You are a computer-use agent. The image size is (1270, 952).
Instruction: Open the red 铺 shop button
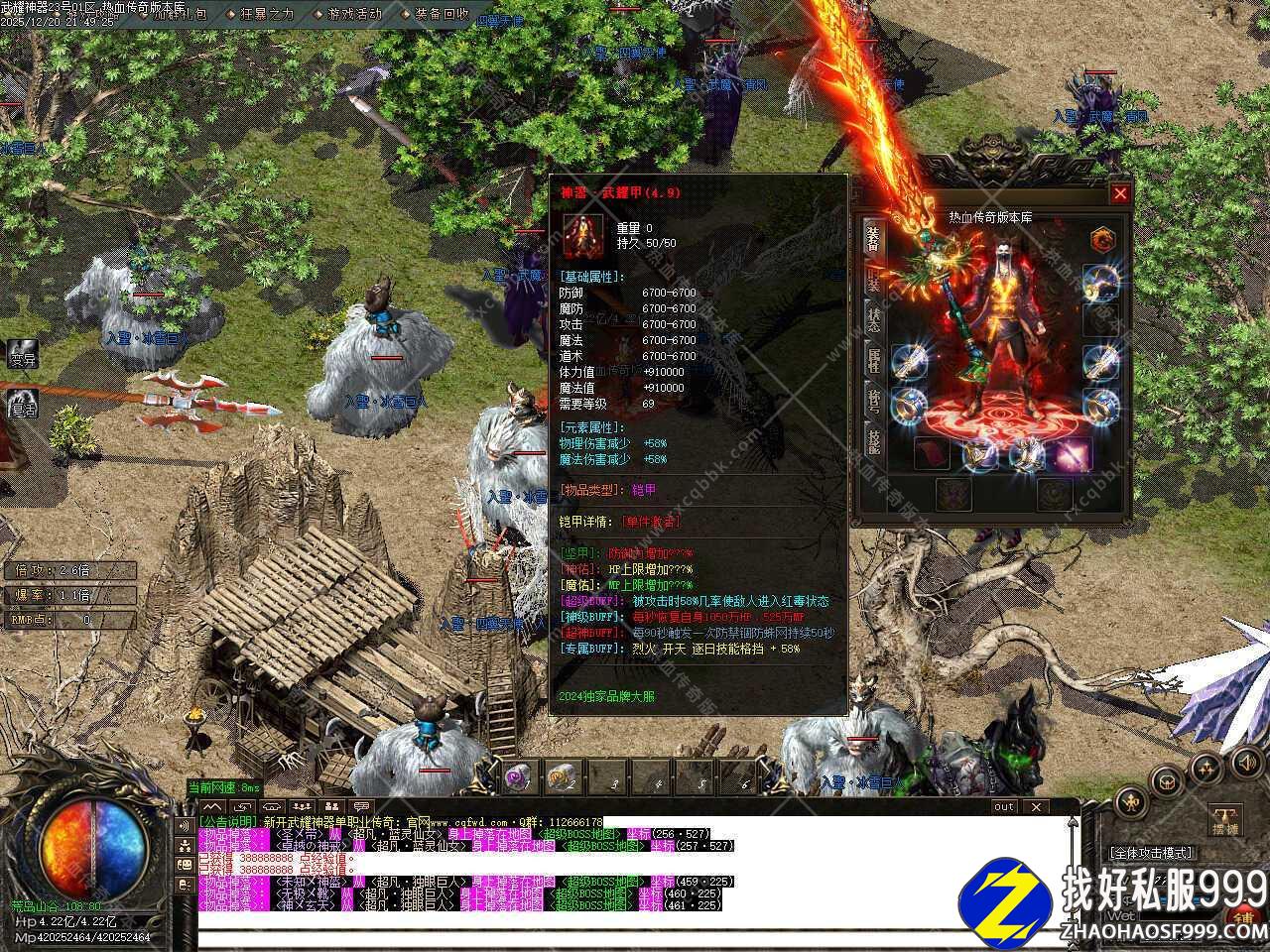click(1244, 917)
